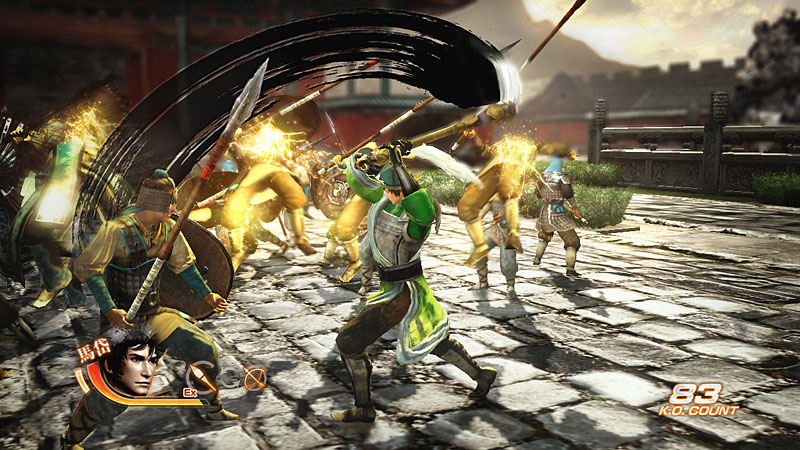Select the equipped brush weapon icon
This screenshot has width=800, height=450.
202,378
